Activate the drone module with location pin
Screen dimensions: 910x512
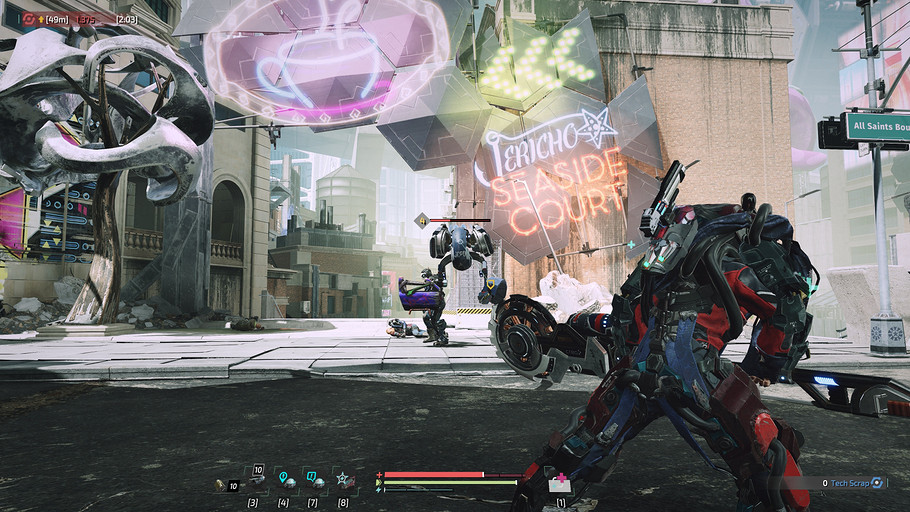pos(284,480)
